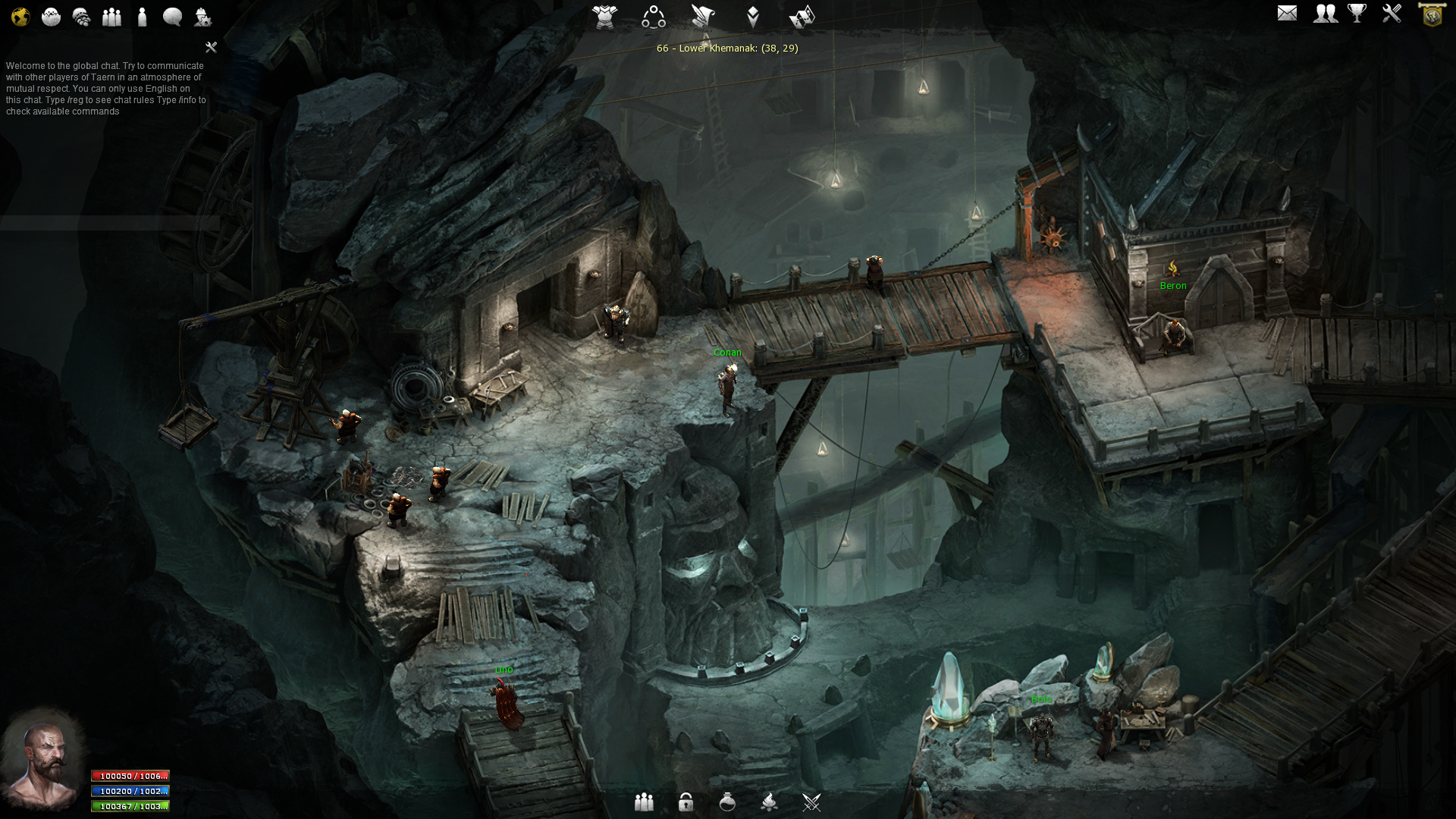
Task: Open the folded world map
Action: (802, 16)
